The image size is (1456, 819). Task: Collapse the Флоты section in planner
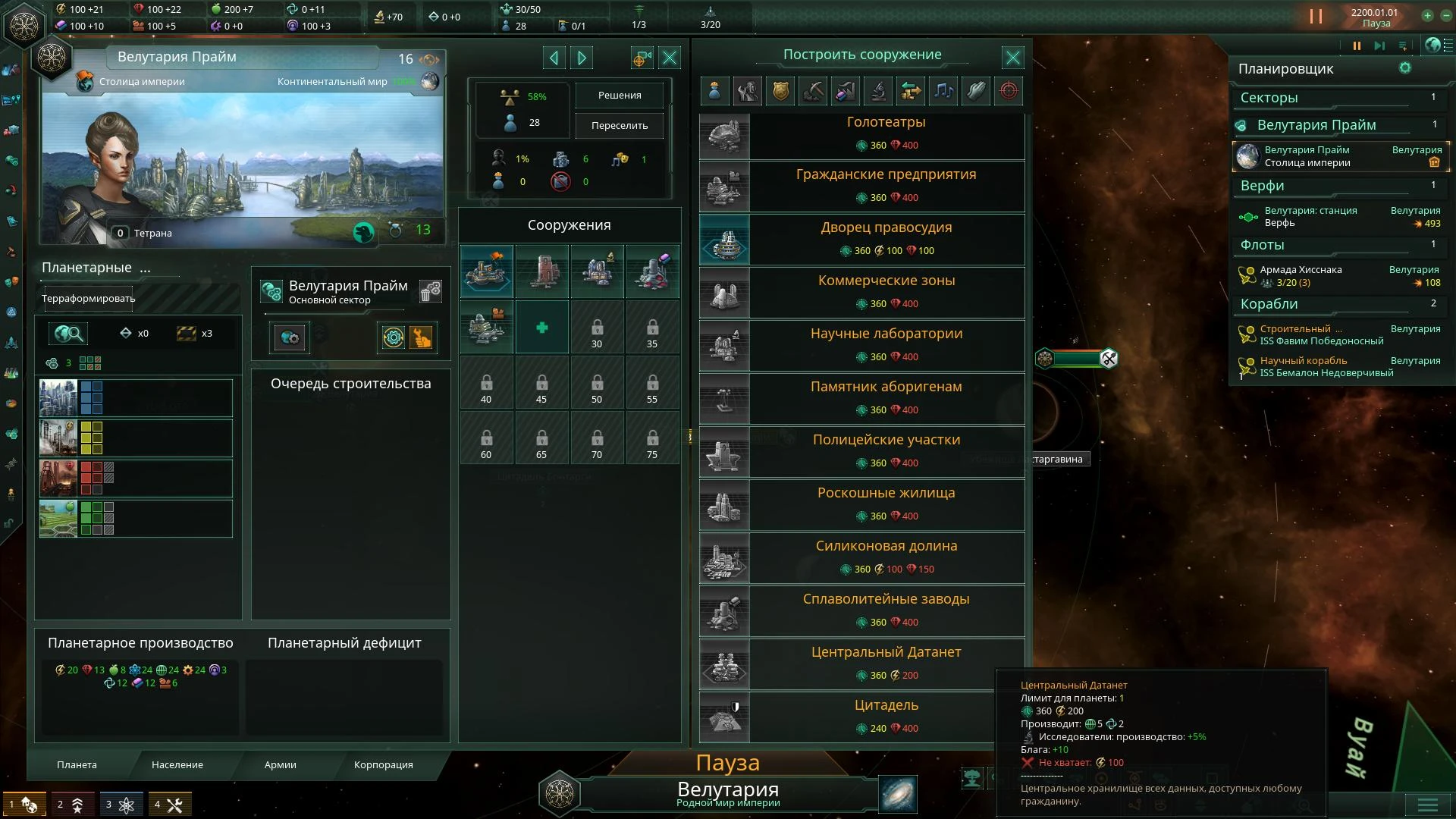point(1338,245)
